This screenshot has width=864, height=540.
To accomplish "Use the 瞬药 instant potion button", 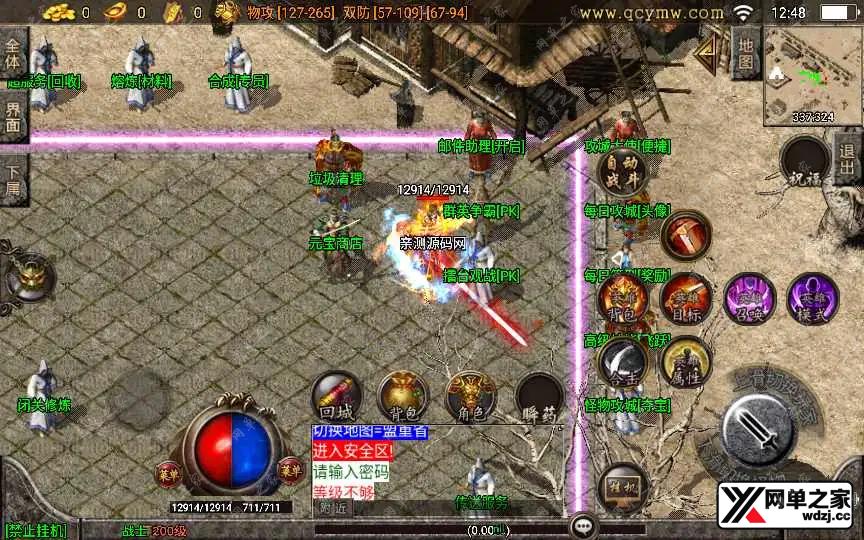I will click(538, 396).
